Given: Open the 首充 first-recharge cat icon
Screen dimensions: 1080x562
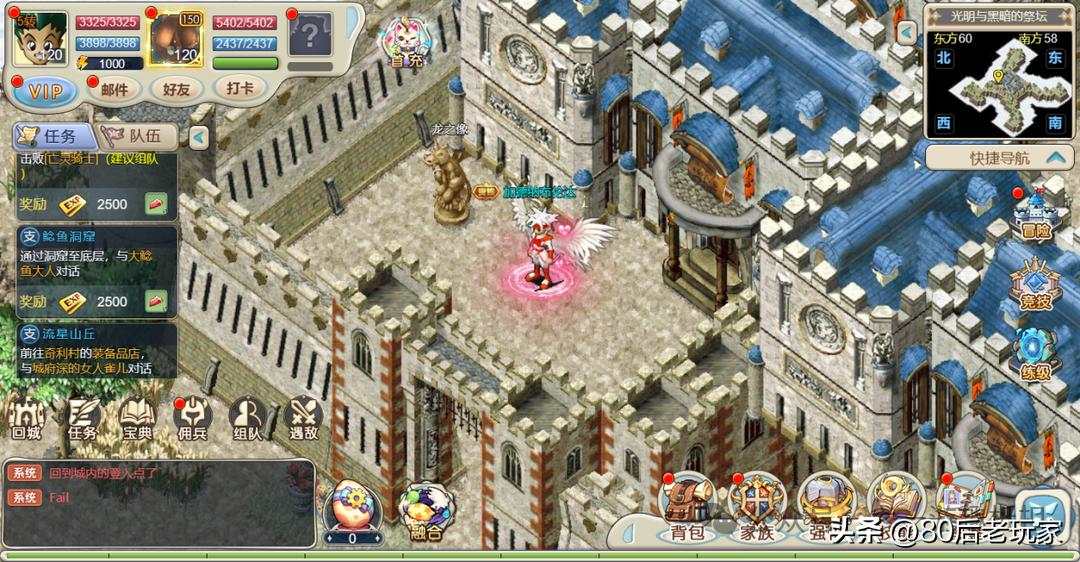Looking at the screenshot, I should (406, 42).
